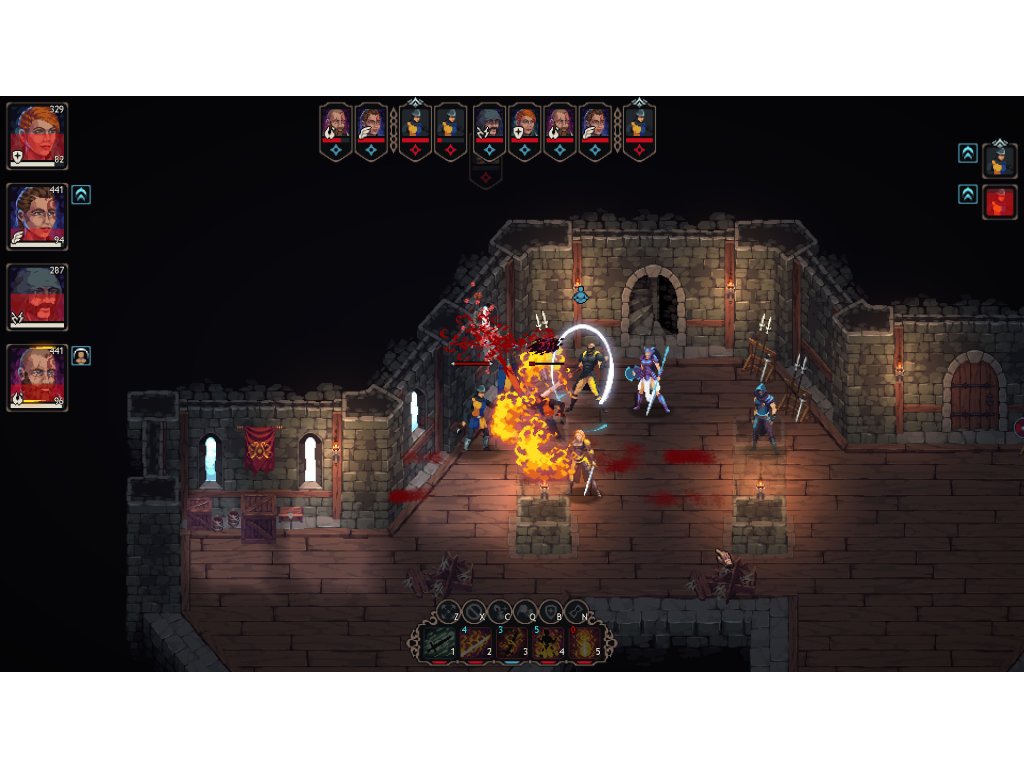1024x768 pixels.
Task: Use the basic sword attack in slot 1
Action: [438, 642]
